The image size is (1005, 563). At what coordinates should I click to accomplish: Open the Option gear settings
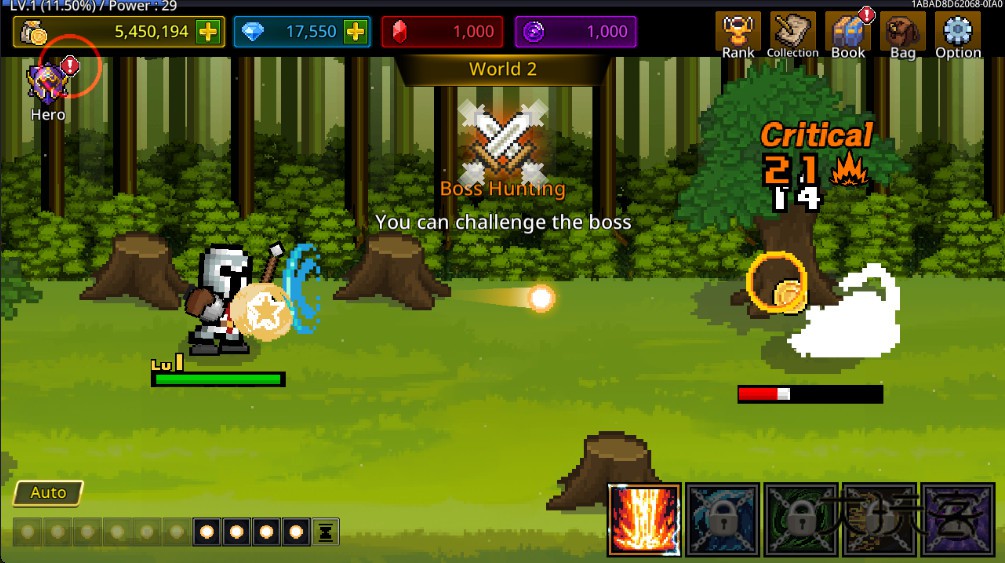click(x=957, y=35)
